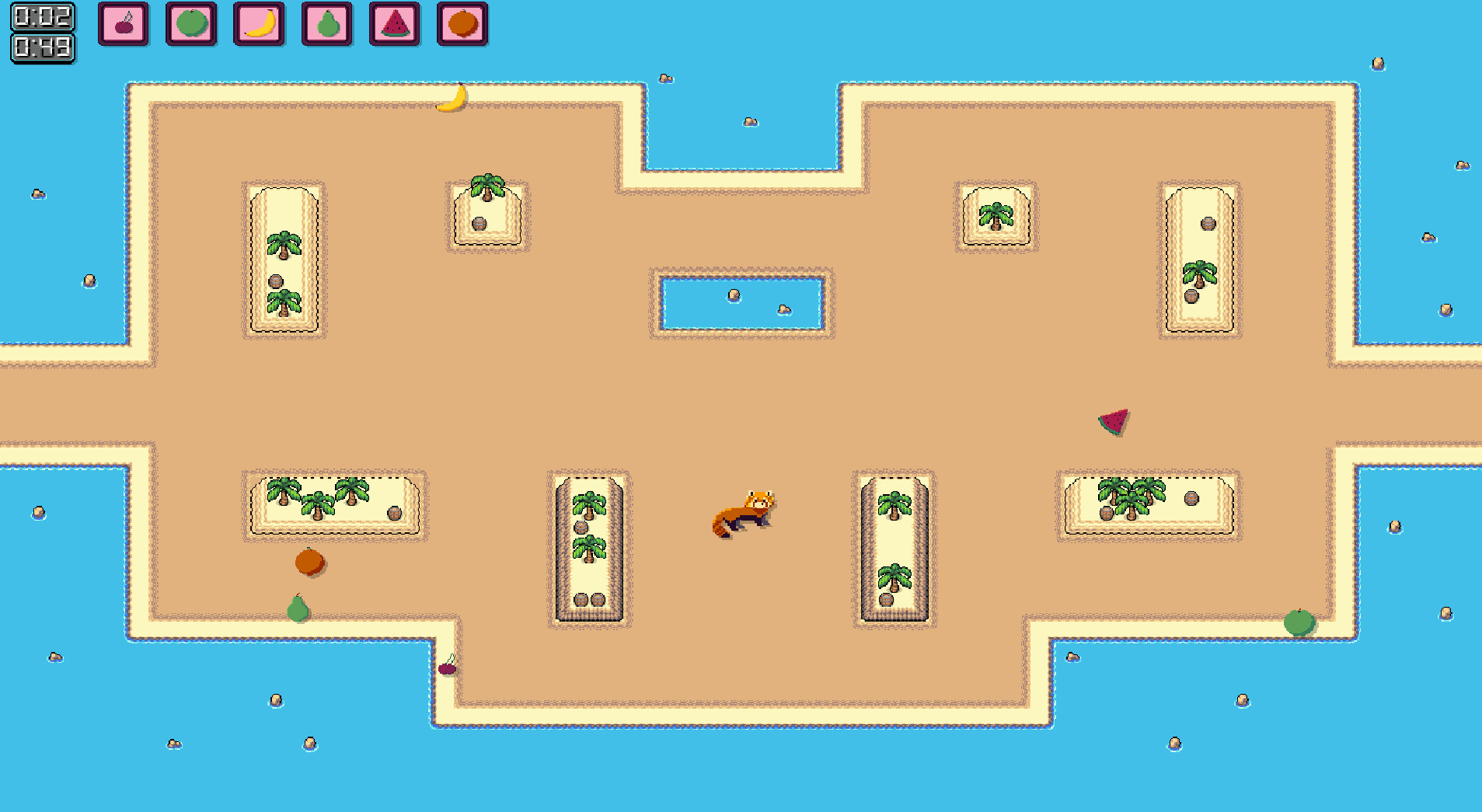Click the watermelon slice icon in the HUD
The width and height of the screenshot is (1482, 812).
coord(394,24)
